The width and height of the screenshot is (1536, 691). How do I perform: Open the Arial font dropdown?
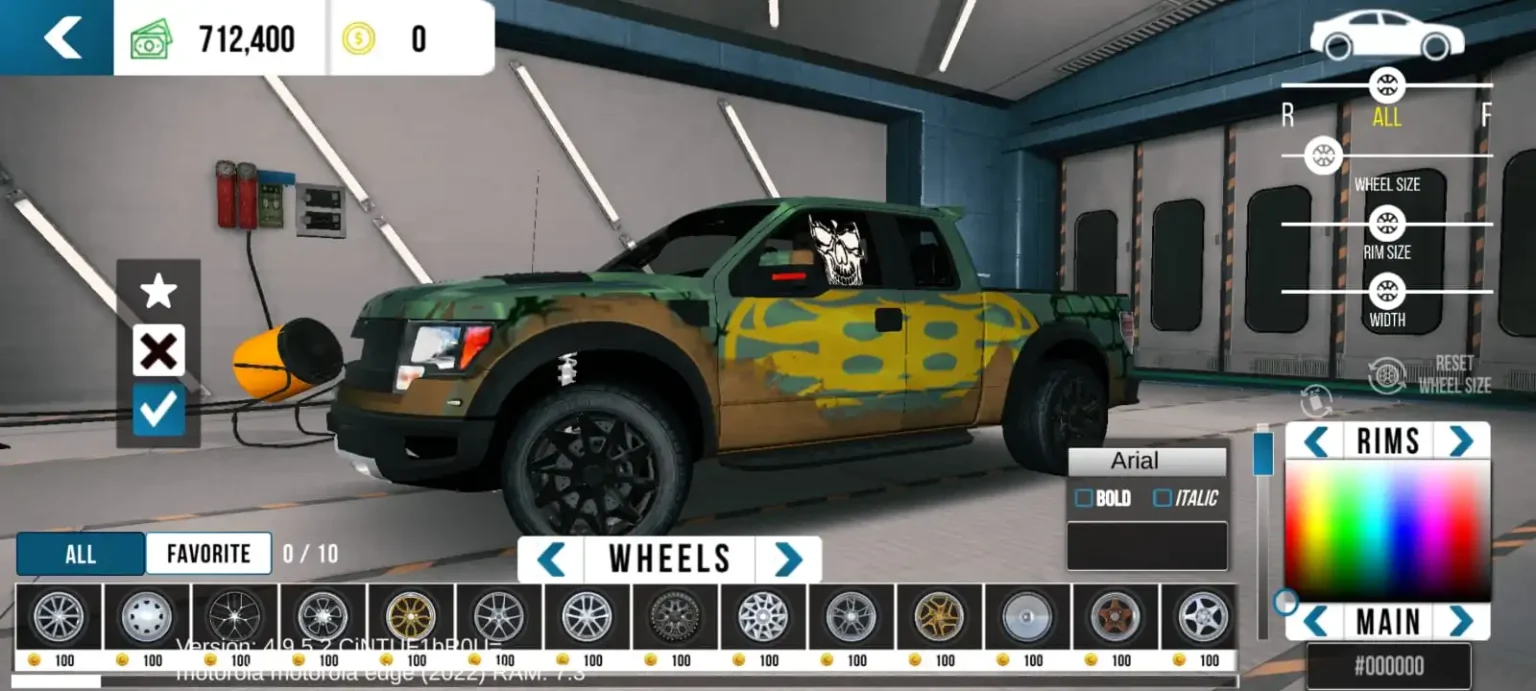1147,461
